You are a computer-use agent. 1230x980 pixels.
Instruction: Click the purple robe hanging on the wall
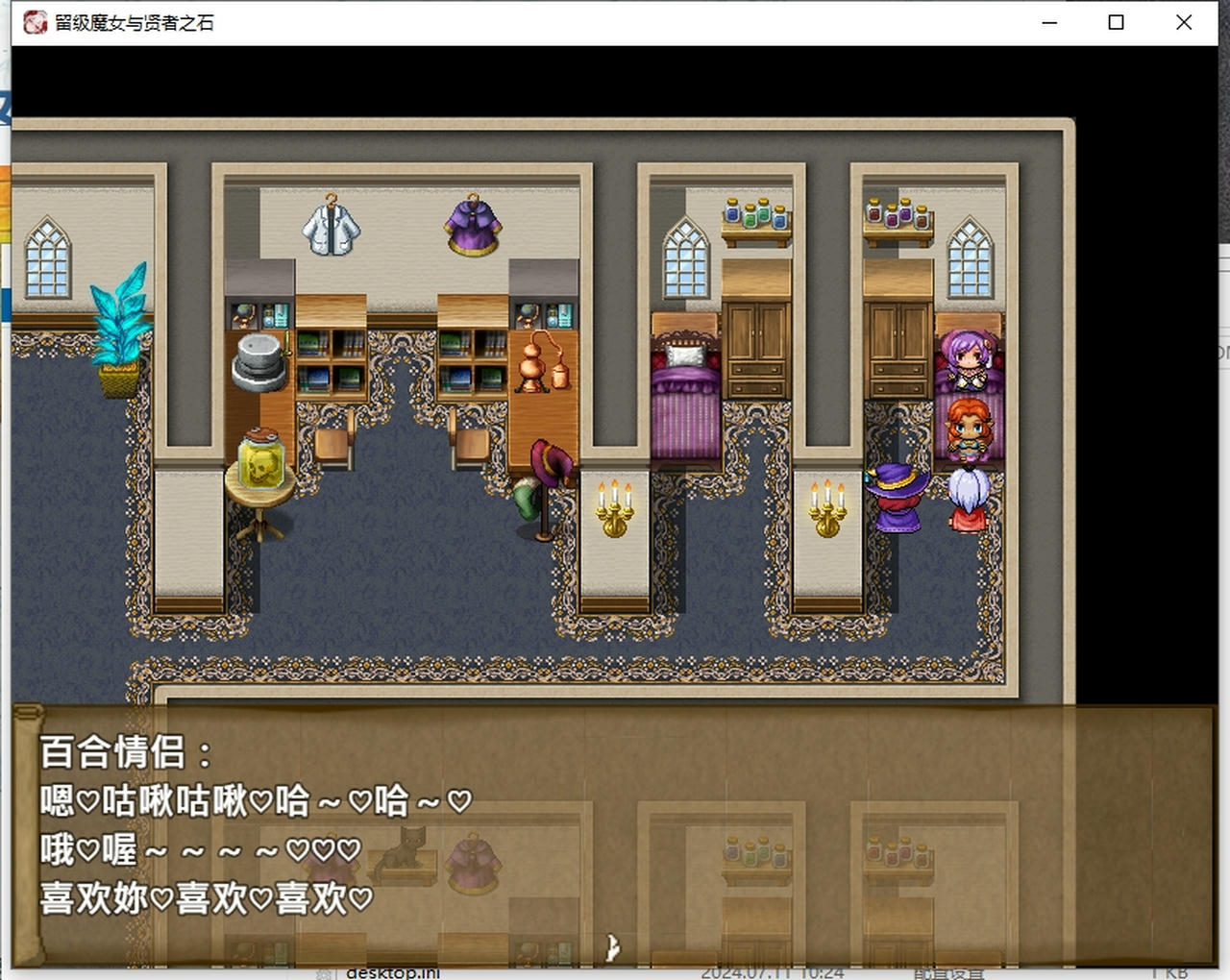471,226
